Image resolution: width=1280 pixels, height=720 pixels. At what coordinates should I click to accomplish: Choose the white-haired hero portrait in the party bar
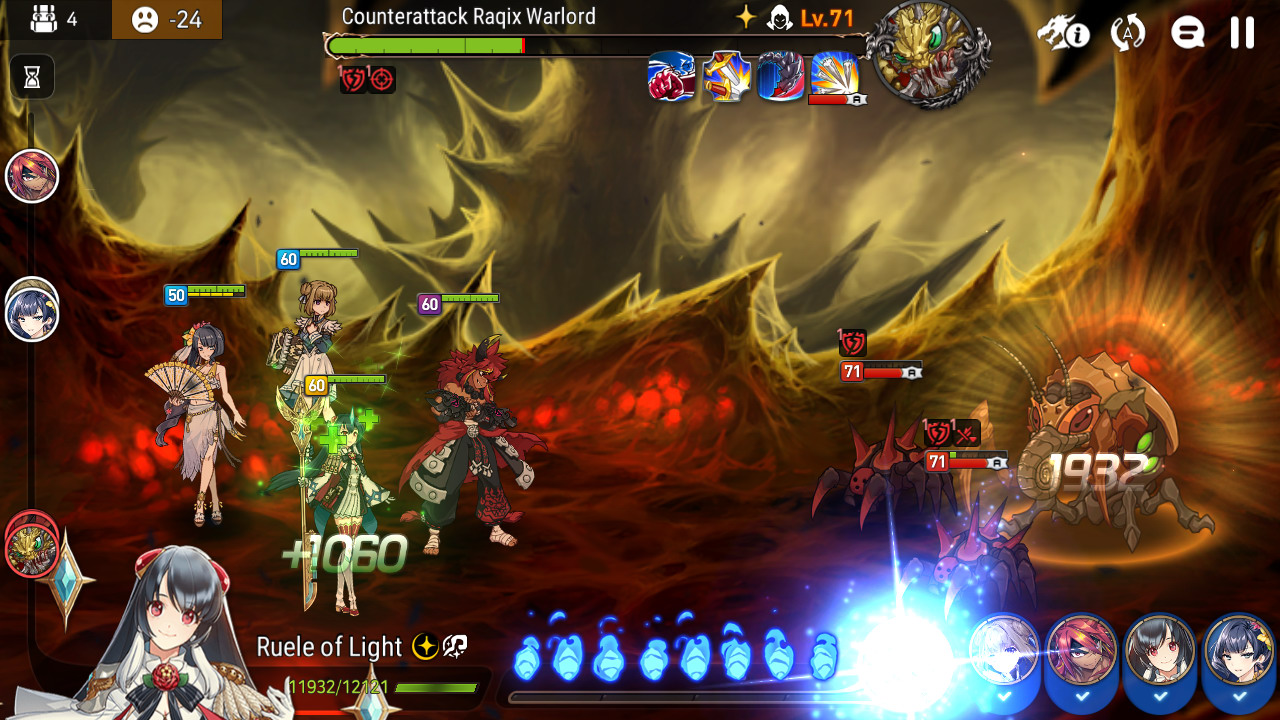[1004, 651]
